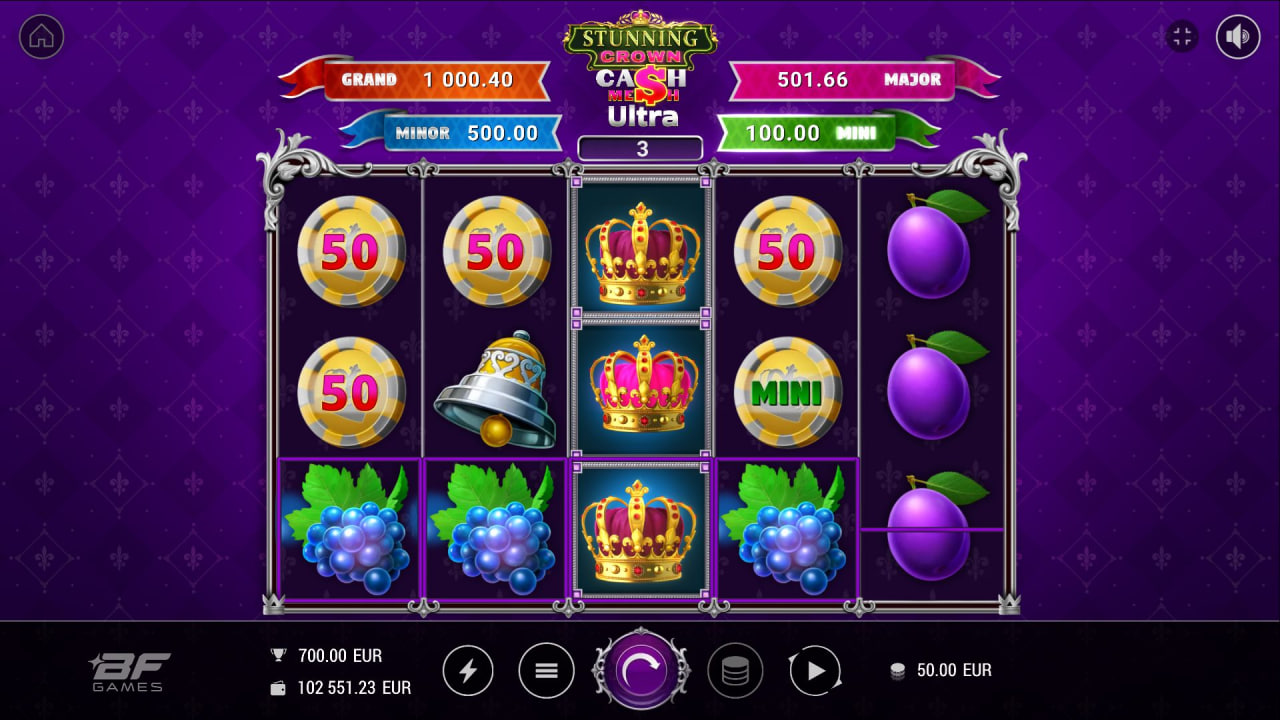Open coin denomination settings stack icon

[736, 671]
